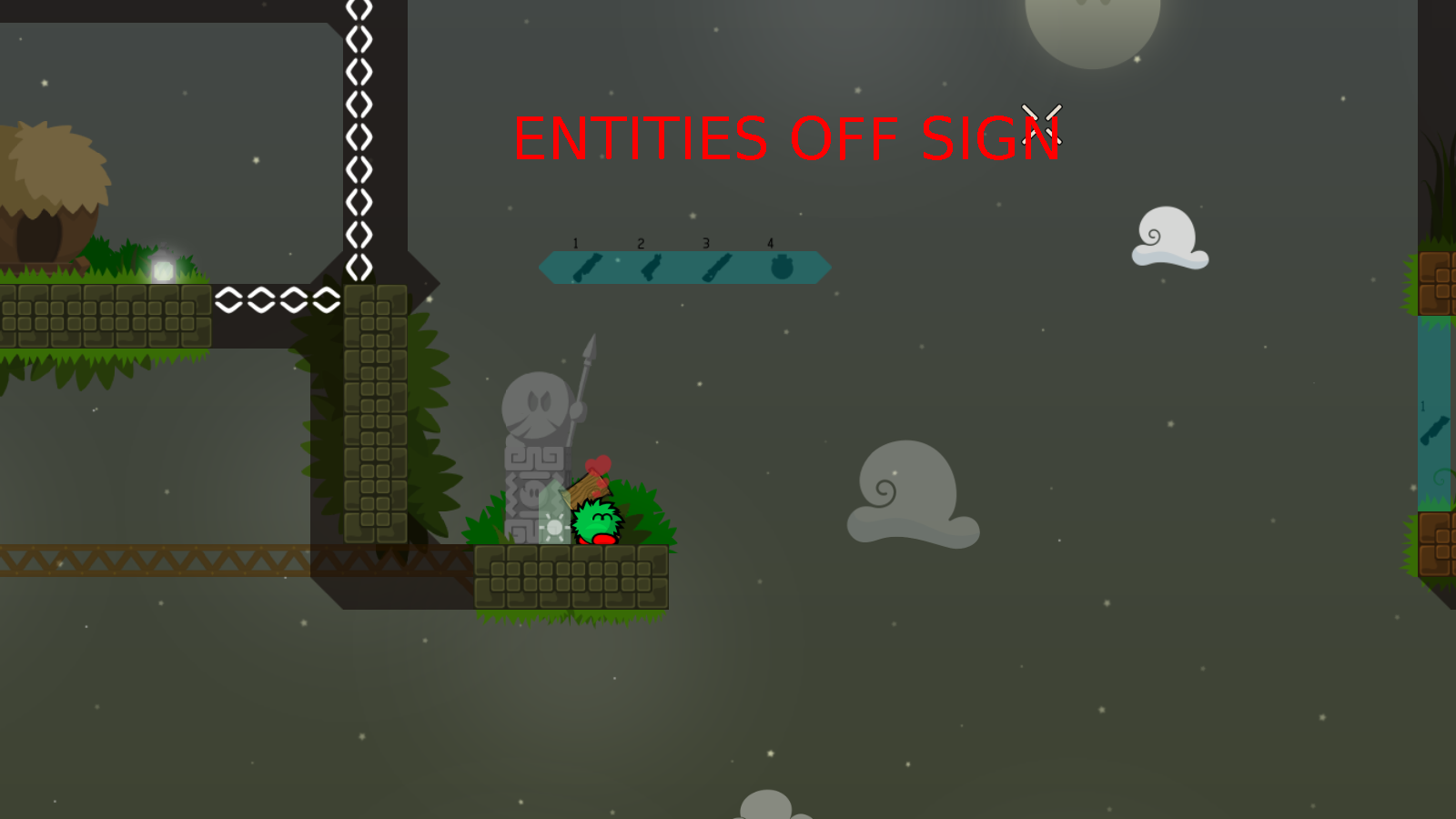Select the pistol in hotbar slot 2

pos(651,267)
